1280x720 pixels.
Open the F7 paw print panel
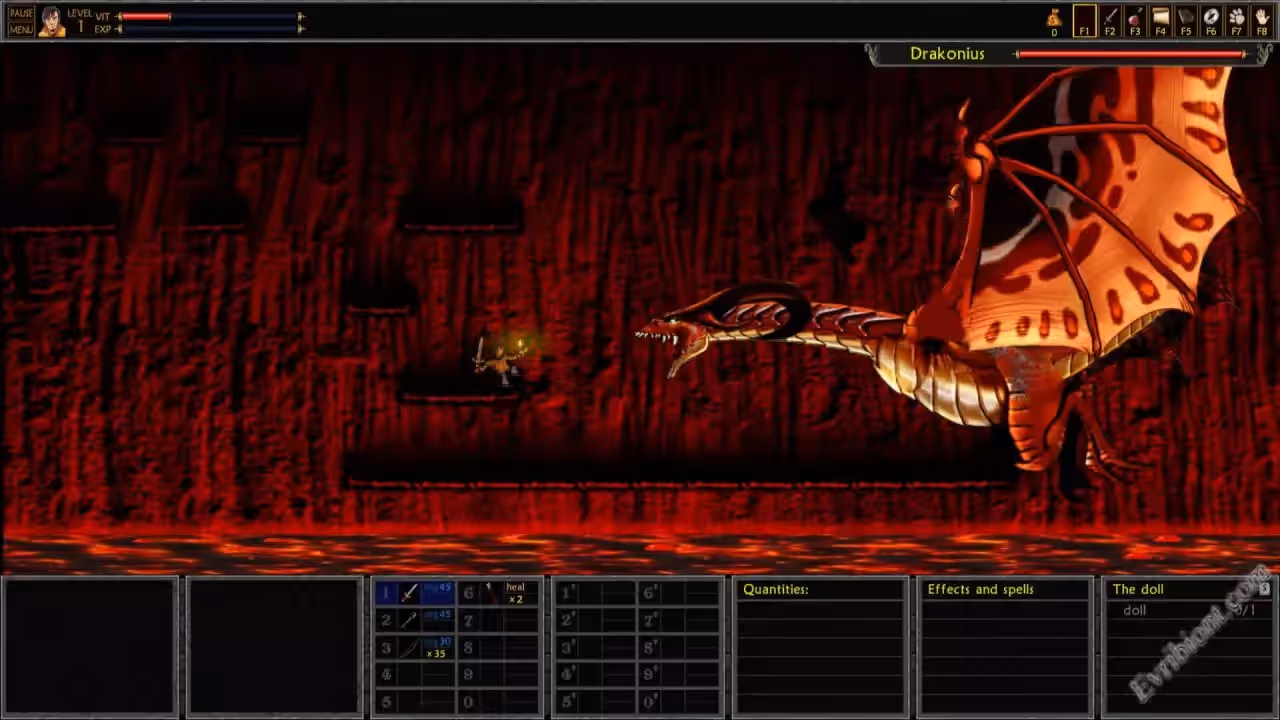click(x=1237, y=20)
